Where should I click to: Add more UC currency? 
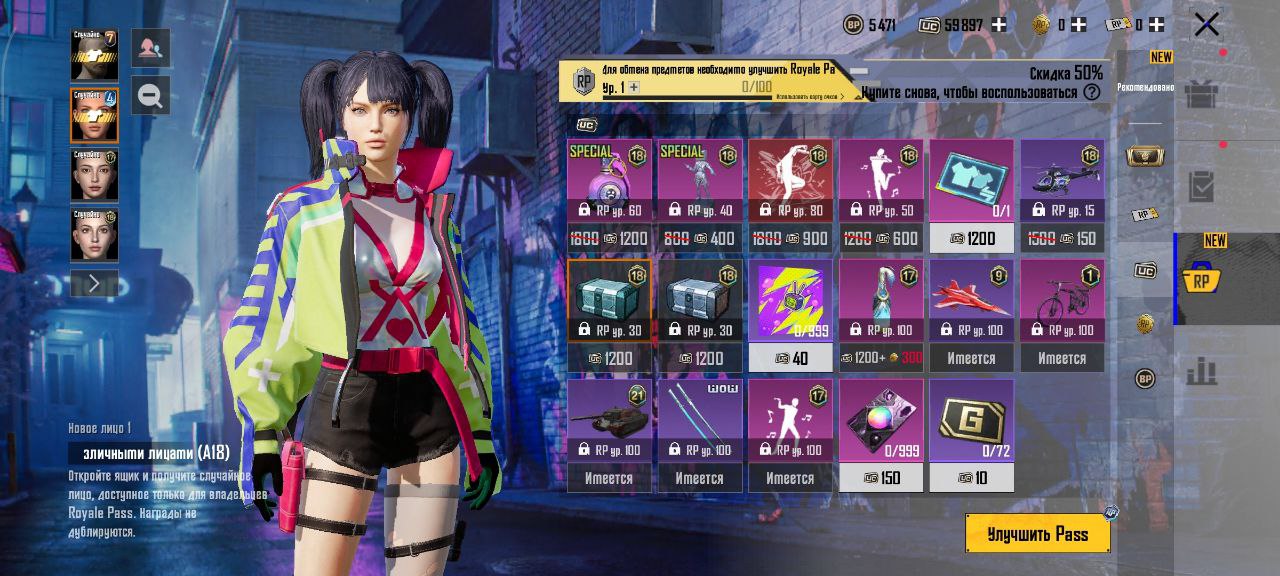click(998, 25)
